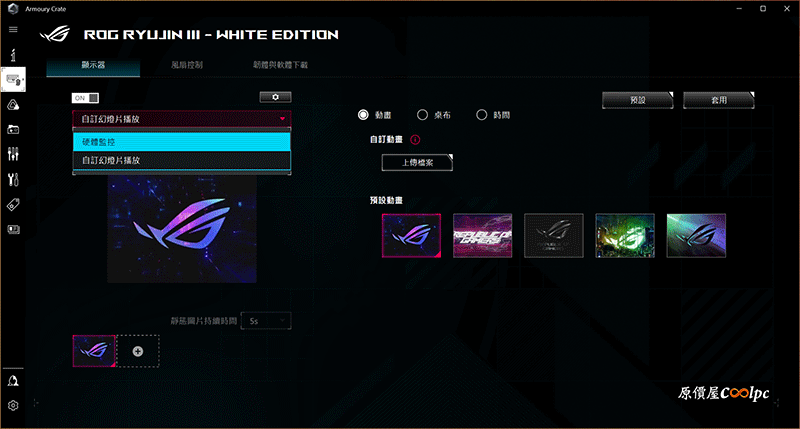Choose the grey monochrome ROG logo preset
This screenshot has height=429, width=800.
pyautogui.click(x=553, y=235)
